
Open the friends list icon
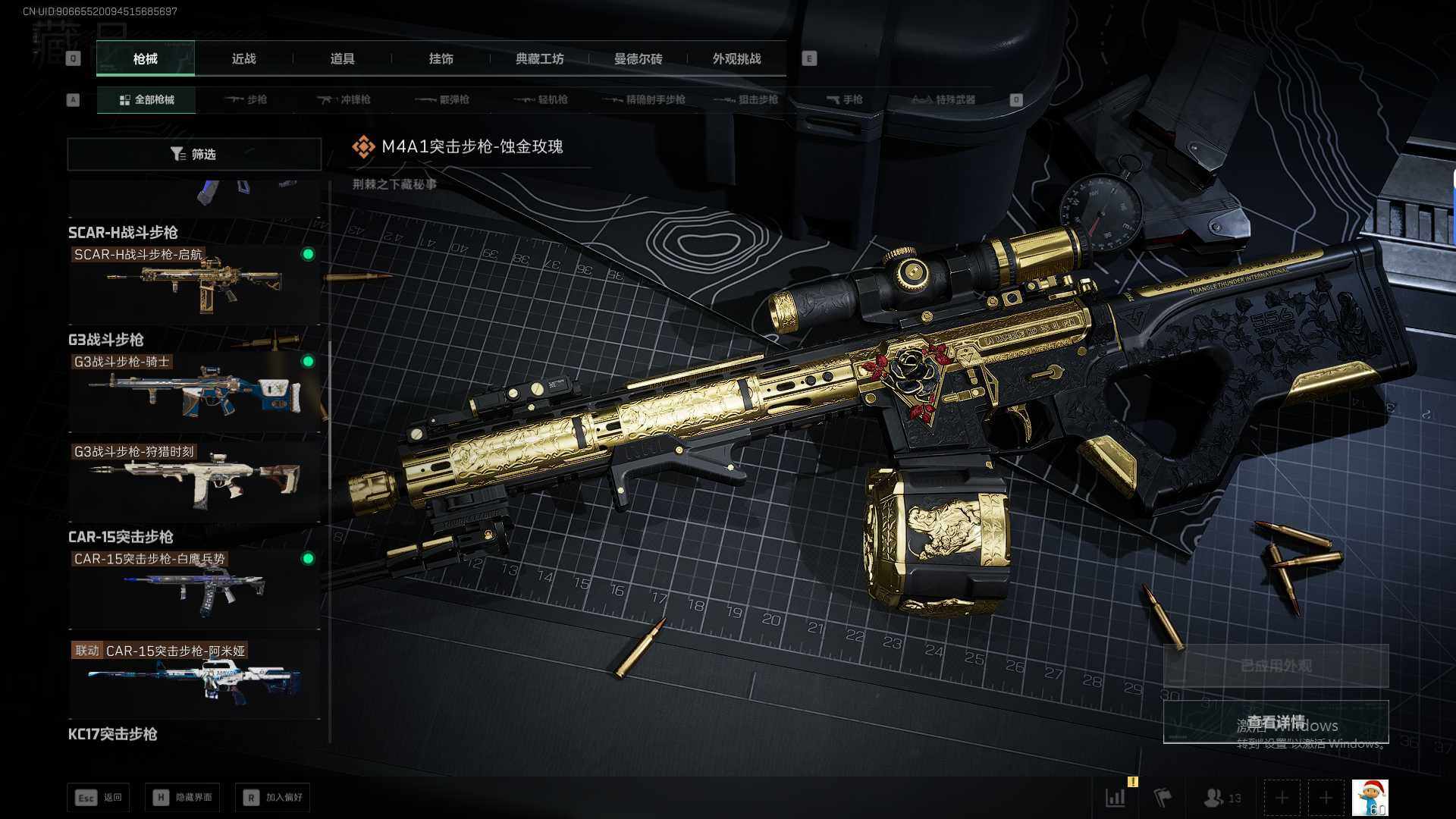coord(1222,798)
